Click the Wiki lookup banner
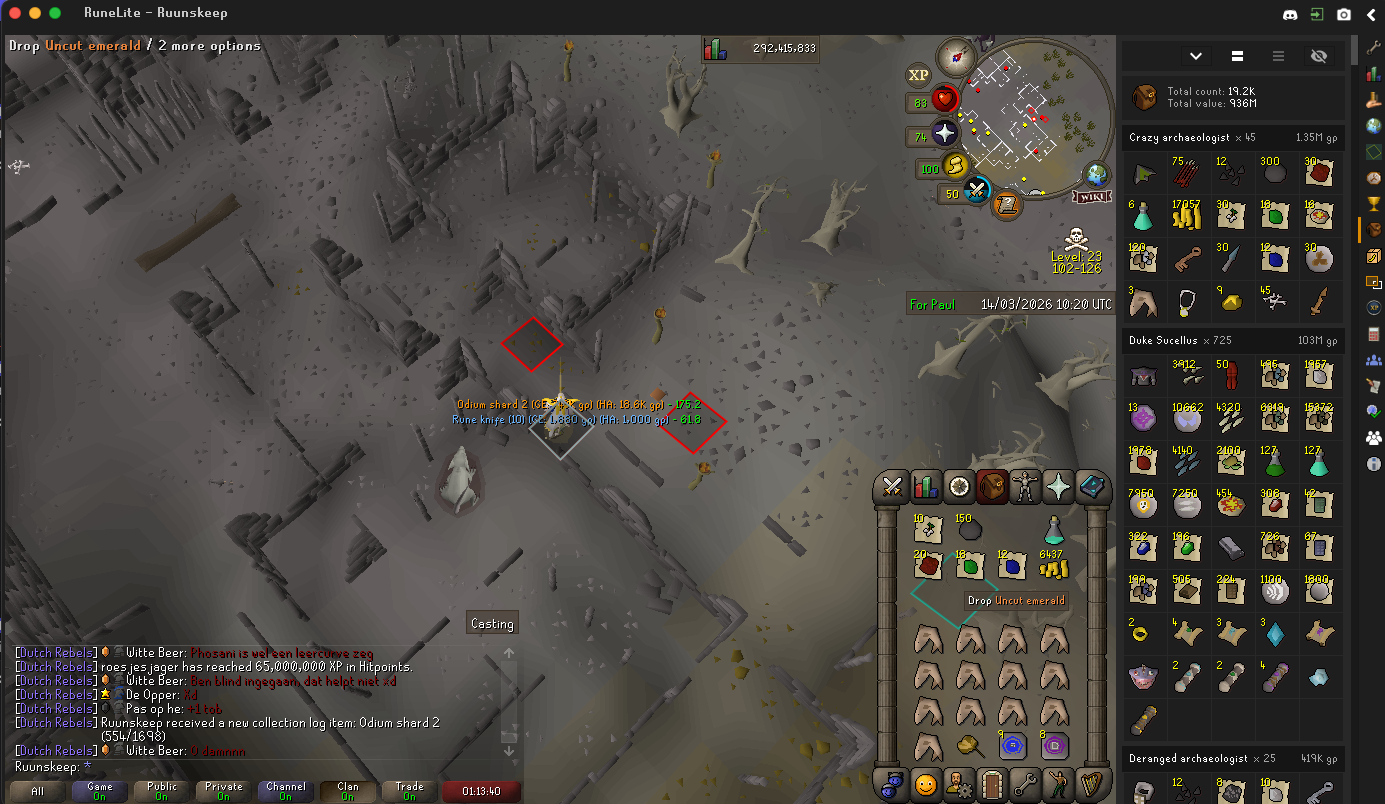Image resolution: width=1385 pixels, height=804 pixels. (1093, 197)
